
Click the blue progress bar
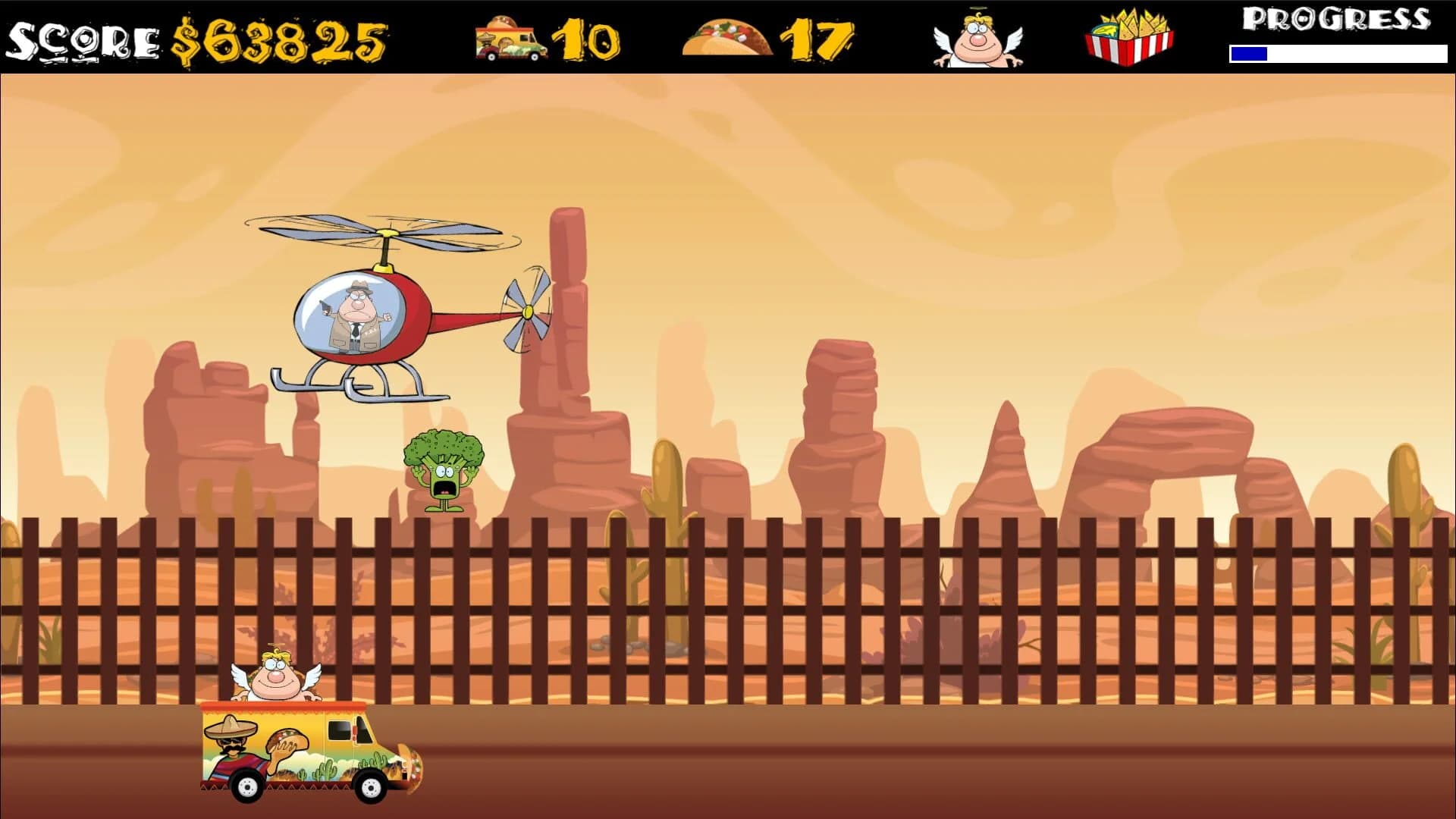1247,53
